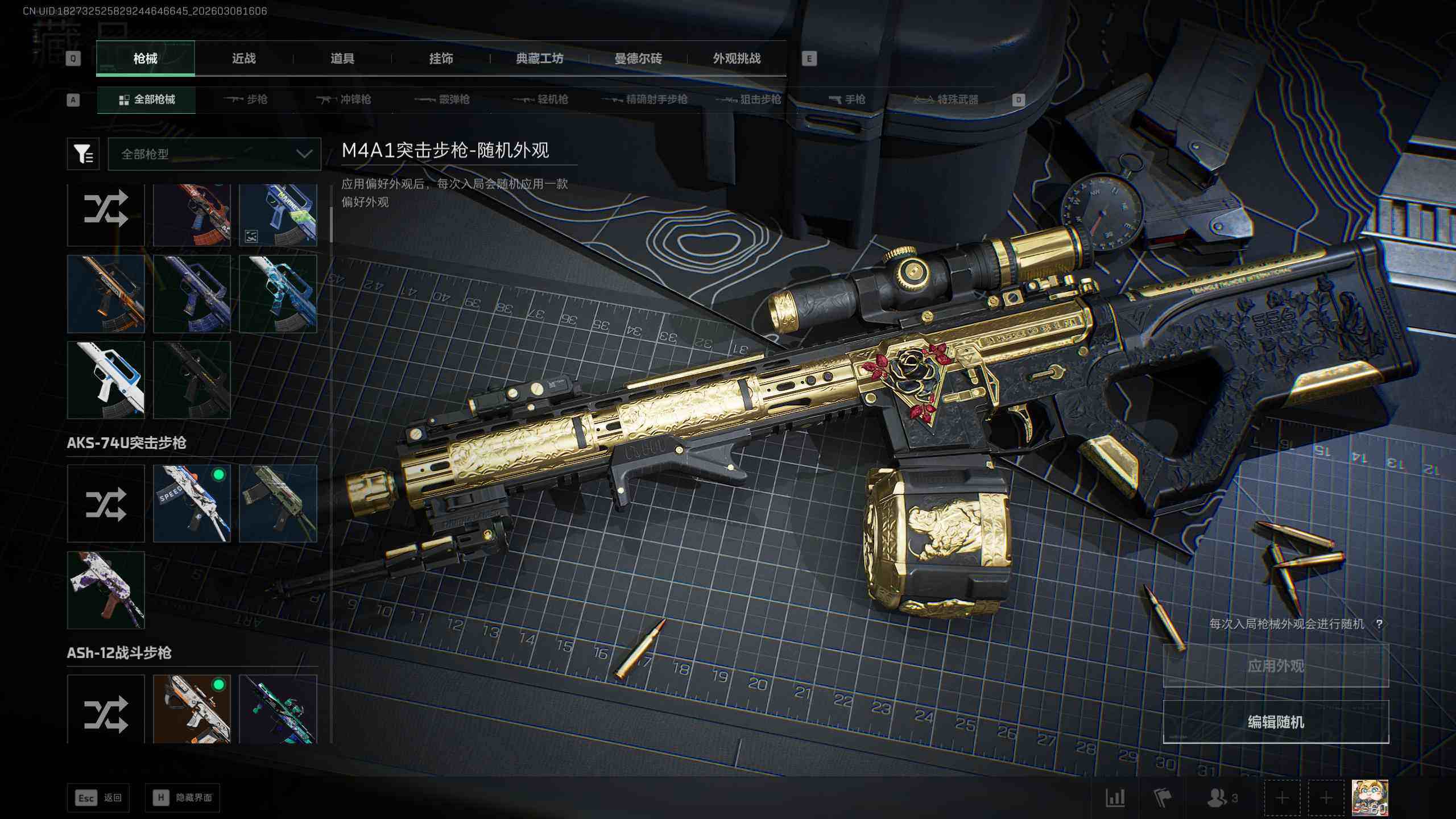Click the 应用外观 apply skin button
The image size is (1456, 819).
click(x=1275, y=665)
